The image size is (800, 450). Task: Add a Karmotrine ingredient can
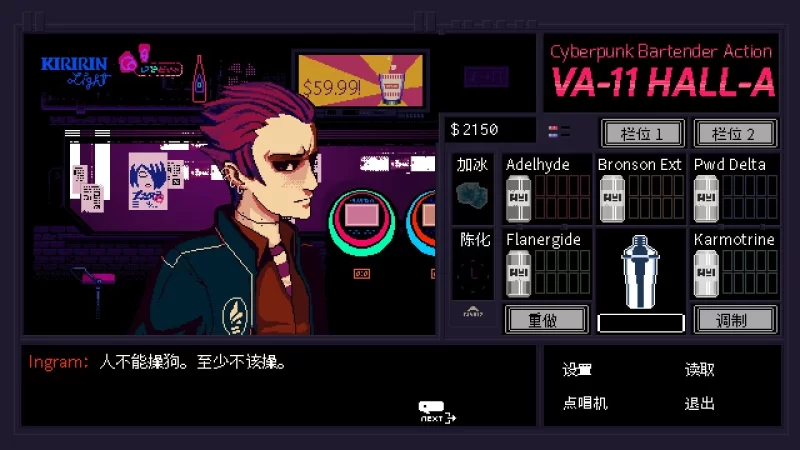706,274
